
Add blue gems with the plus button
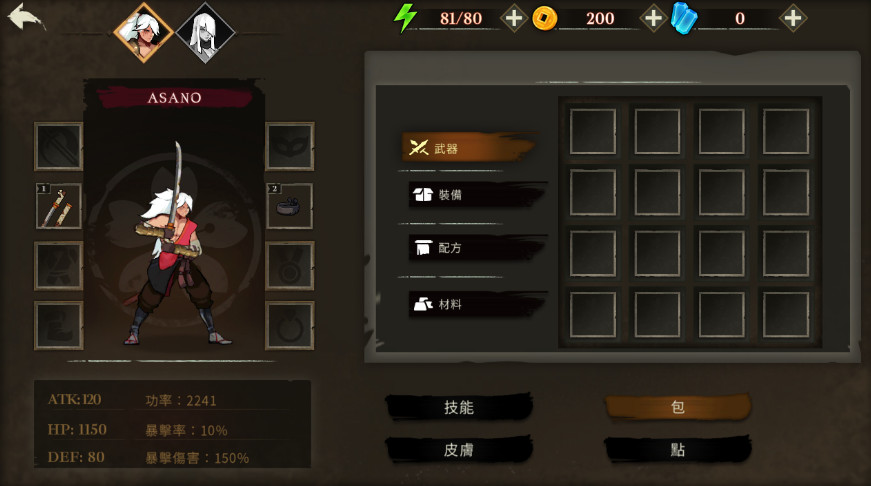tap(792, 18)
